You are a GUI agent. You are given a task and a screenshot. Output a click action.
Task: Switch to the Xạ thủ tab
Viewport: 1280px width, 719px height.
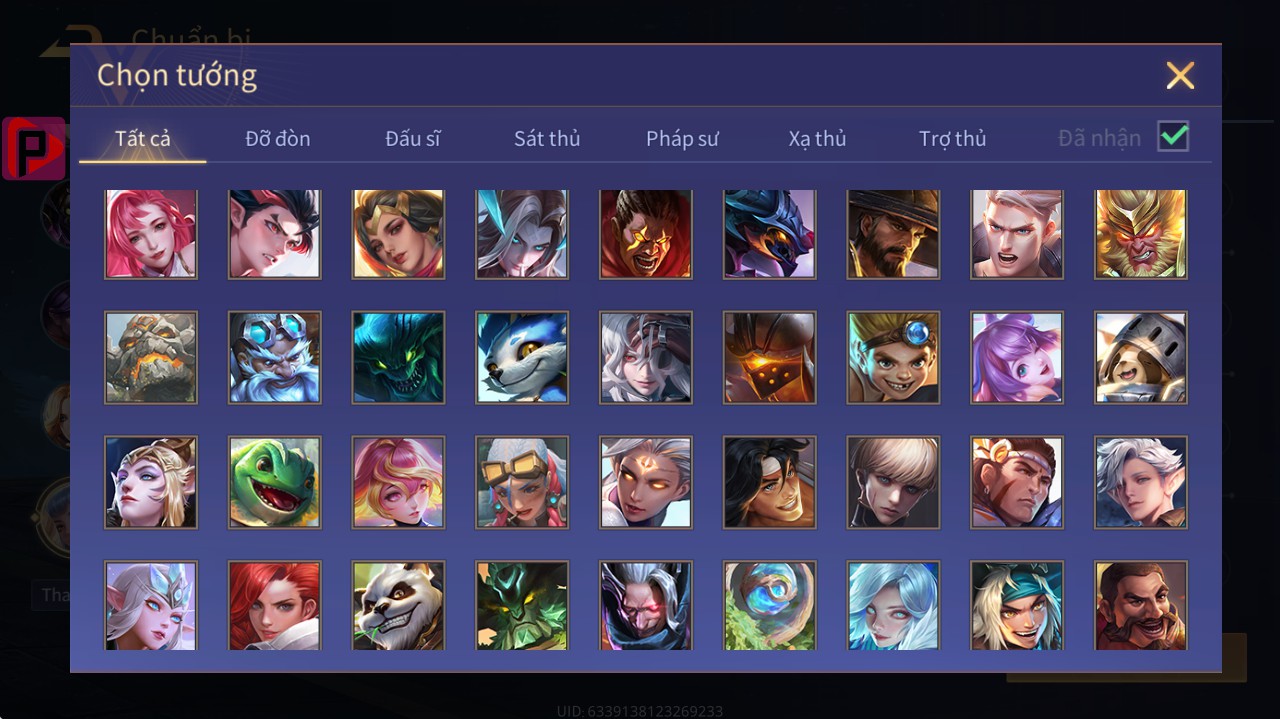tap(817, 138)
